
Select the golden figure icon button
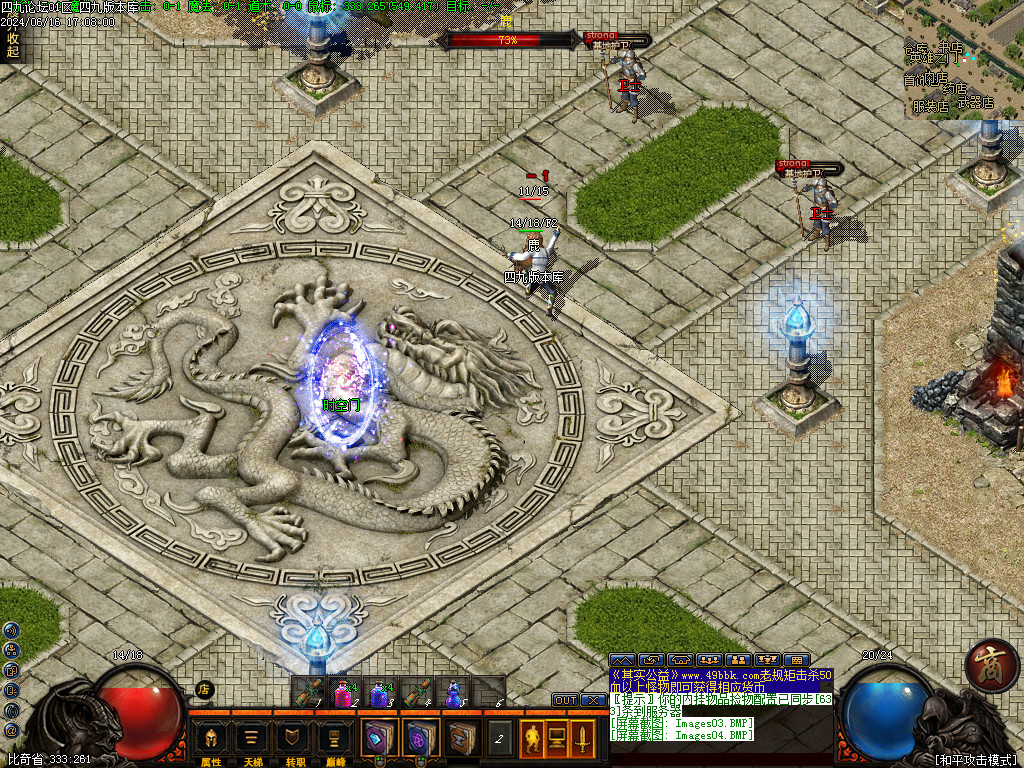click(x=532, y=739)
